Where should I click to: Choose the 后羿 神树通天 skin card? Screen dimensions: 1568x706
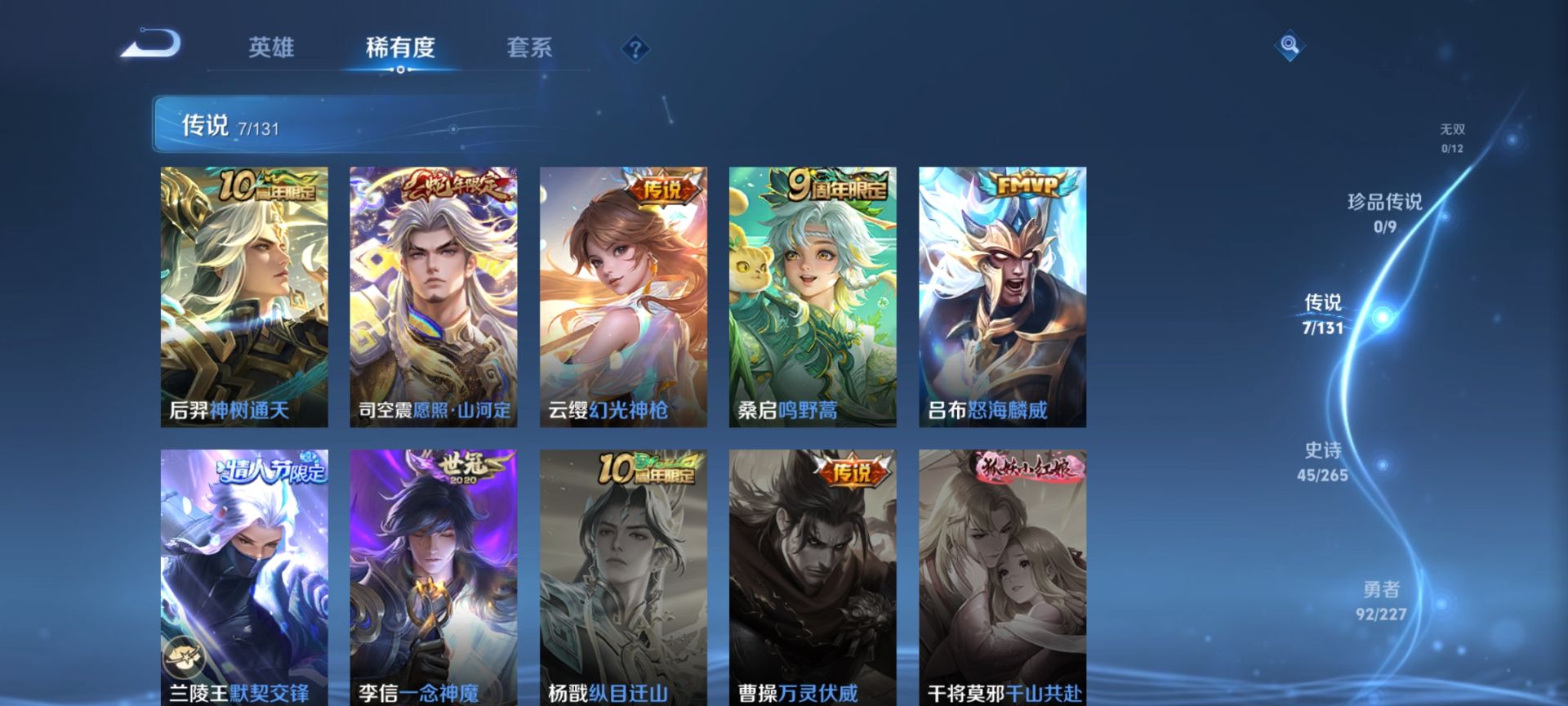[244, 297]
